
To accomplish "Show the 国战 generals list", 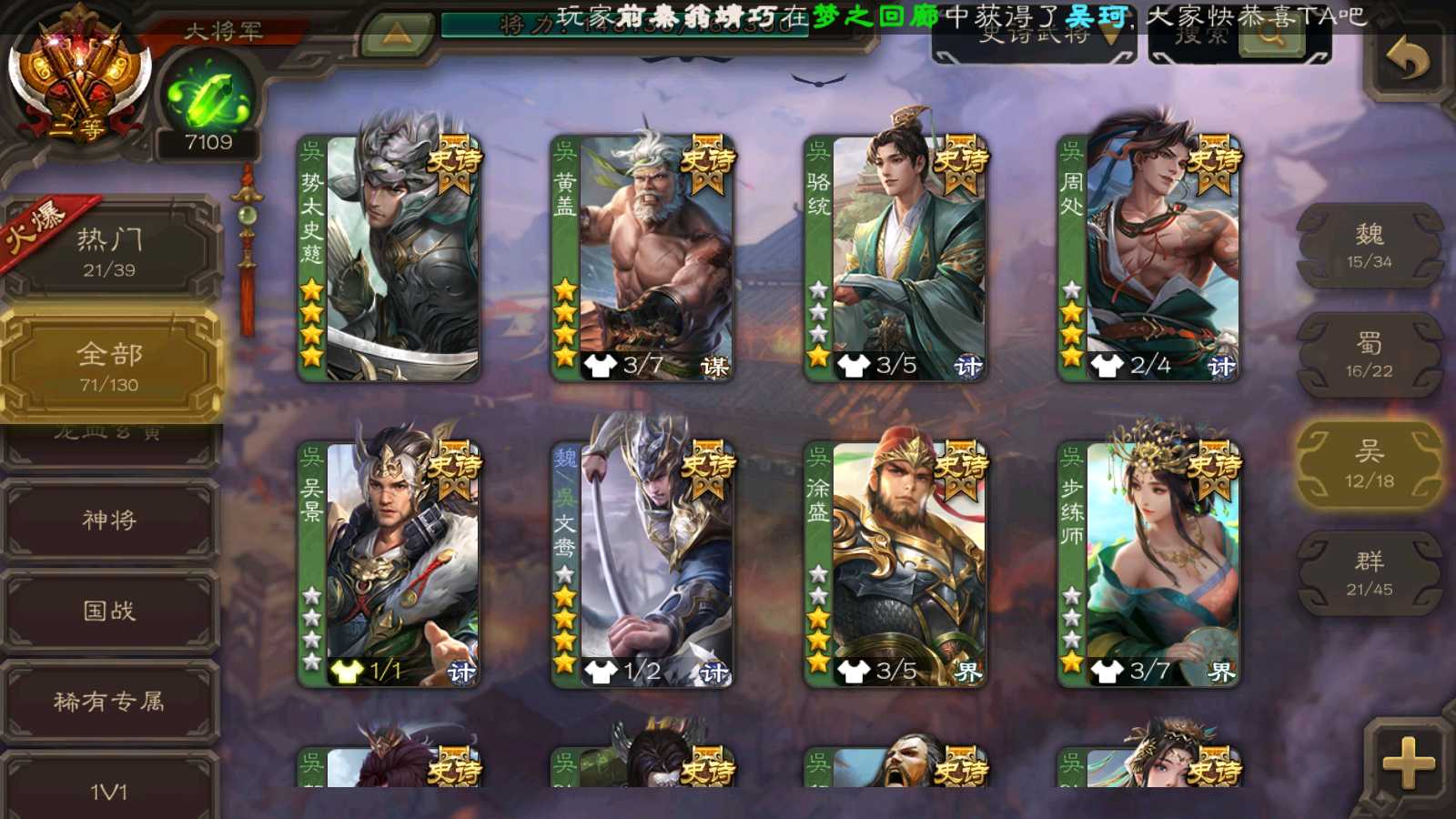I will tap(109, 611).
